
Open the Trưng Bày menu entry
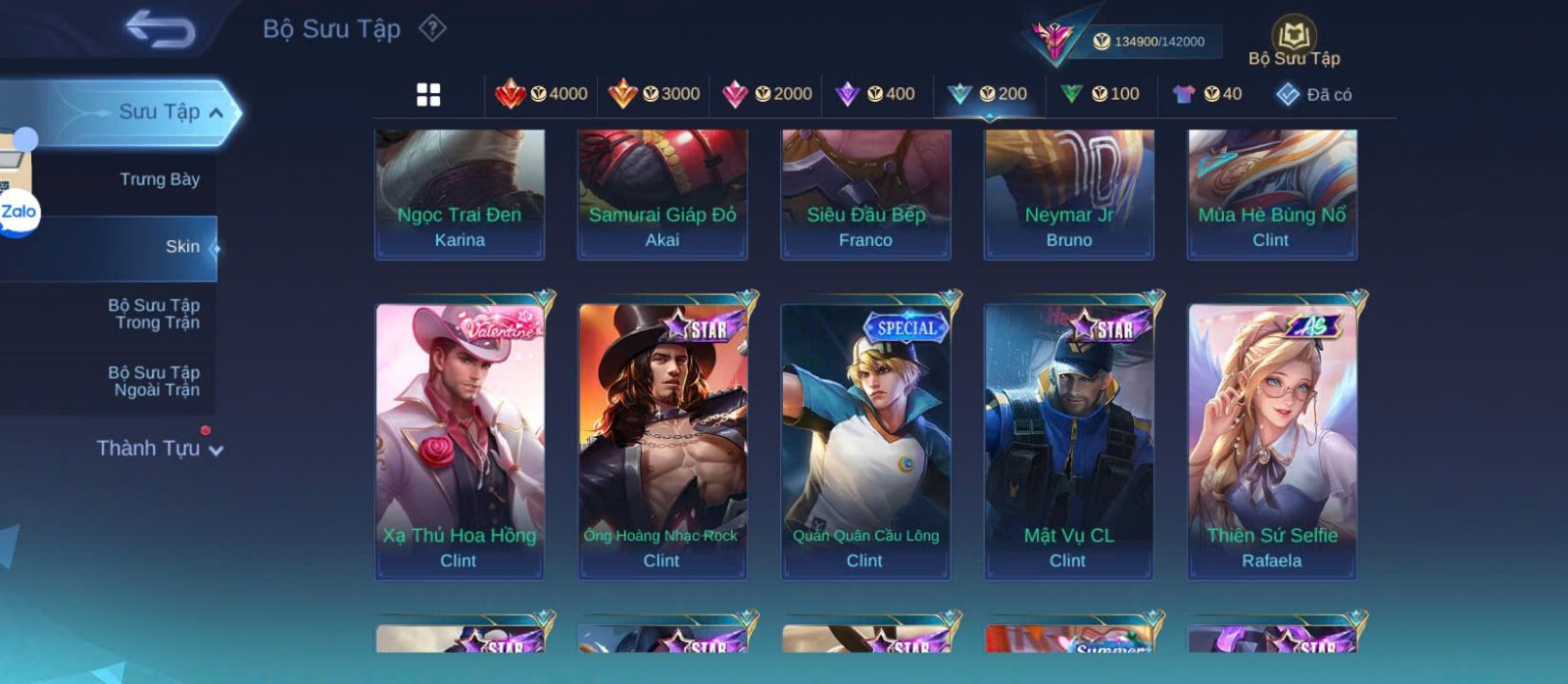(159, 179)
